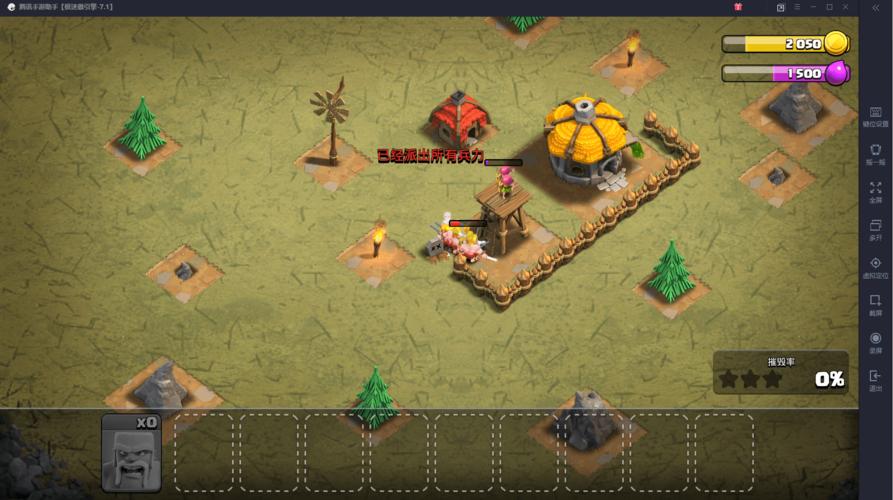The width and height of the screenshot is (893, 500).
Task: Minimize the emulator window
Action: 812,7
